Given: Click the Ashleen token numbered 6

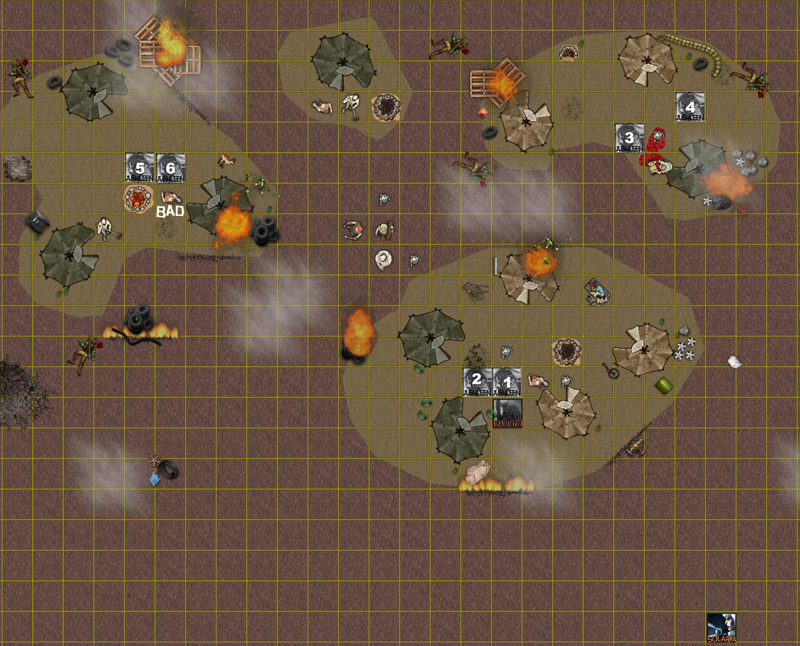Looking at the screenshot, I should point(171,167).
